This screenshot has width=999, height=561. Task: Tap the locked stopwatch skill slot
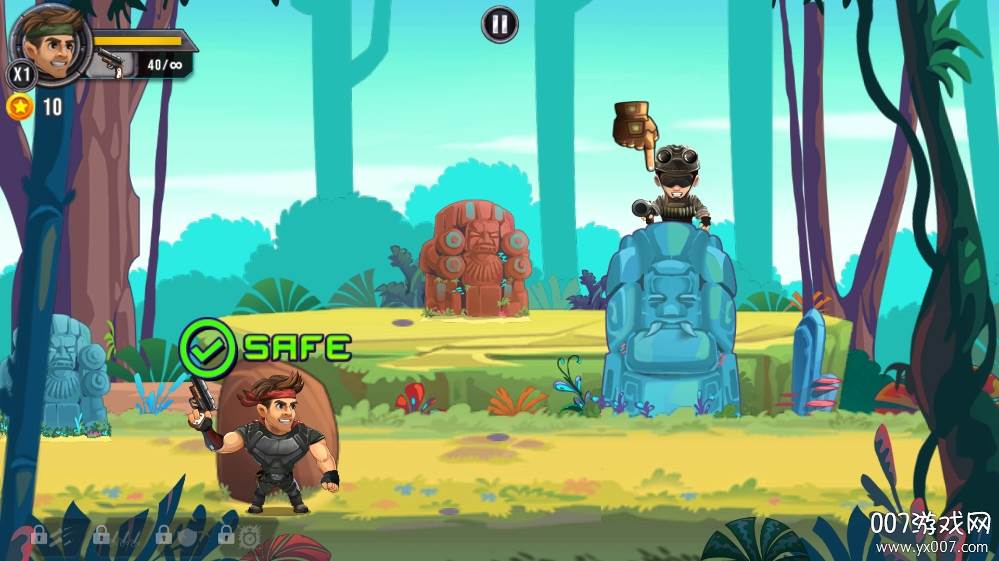click(240, 537)
